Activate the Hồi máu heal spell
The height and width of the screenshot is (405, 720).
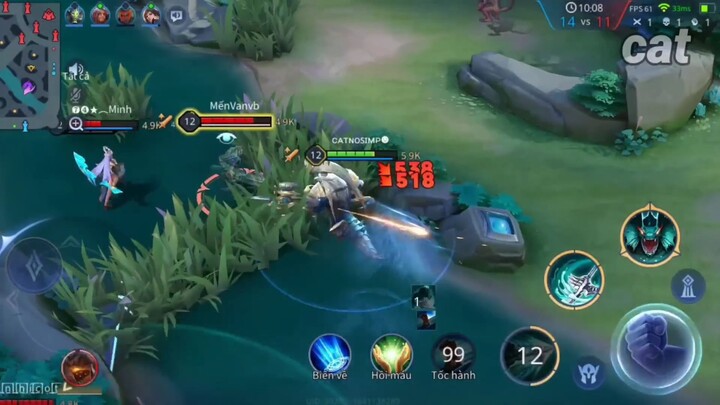(x=392, y=353)
